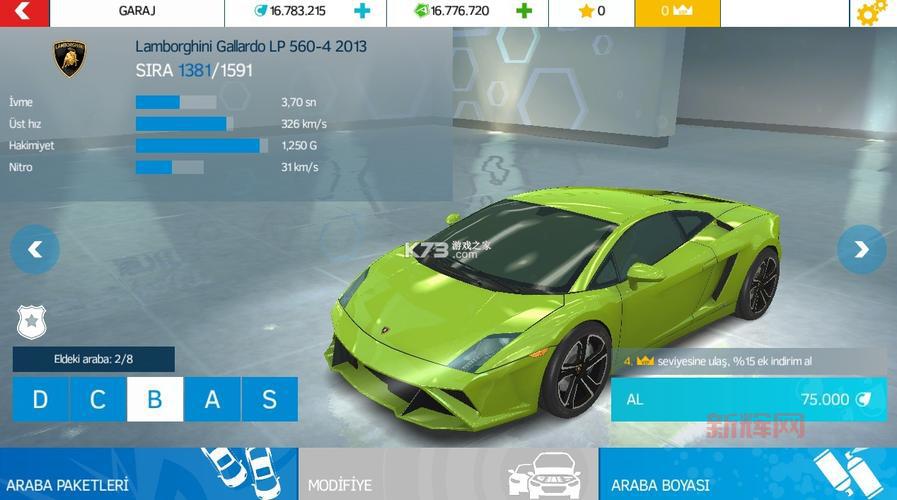Open the star currency counter
This screenshot has height=500, width=897.
(x=591, y=12)
